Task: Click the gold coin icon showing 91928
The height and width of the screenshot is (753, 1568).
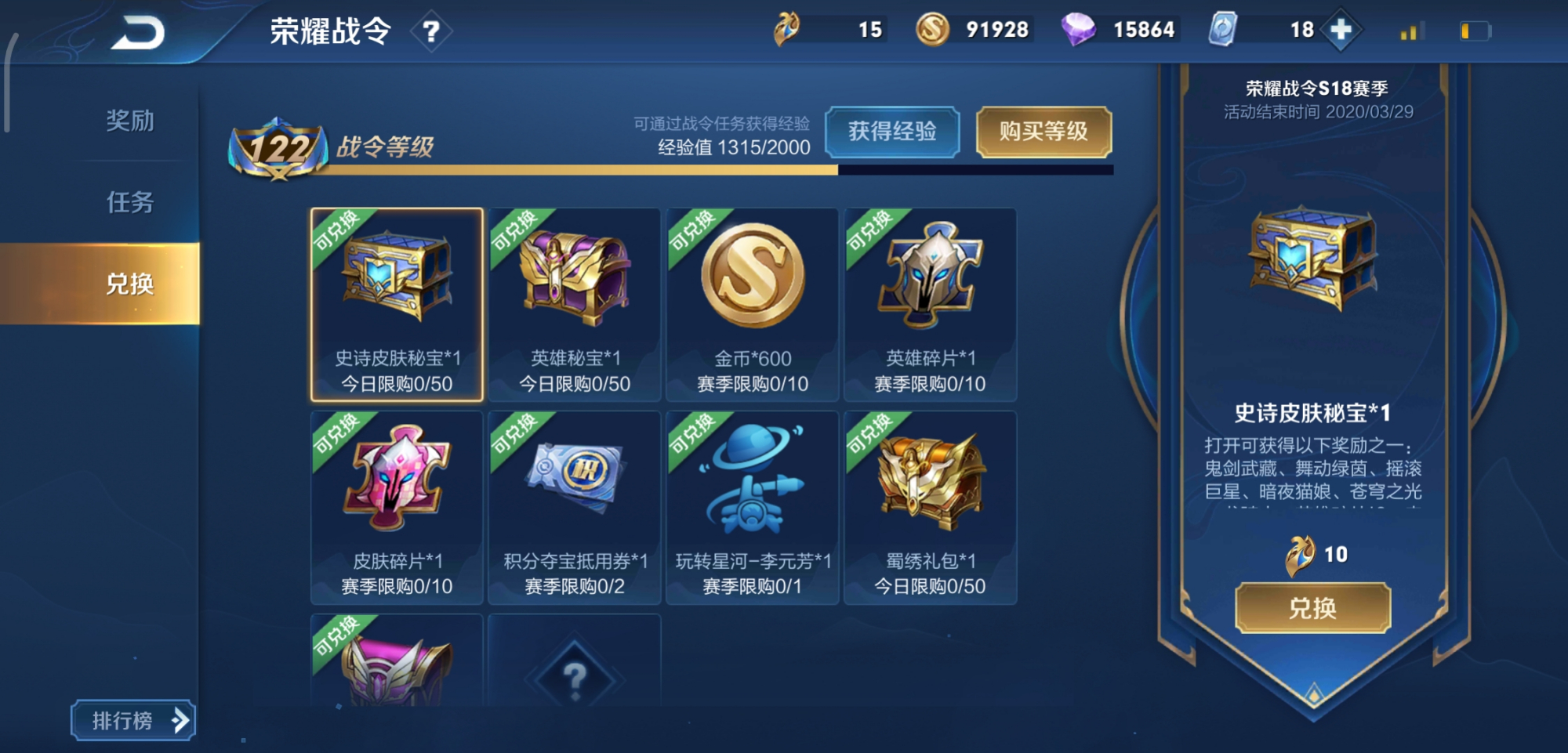Action: (x=931, y=29)
